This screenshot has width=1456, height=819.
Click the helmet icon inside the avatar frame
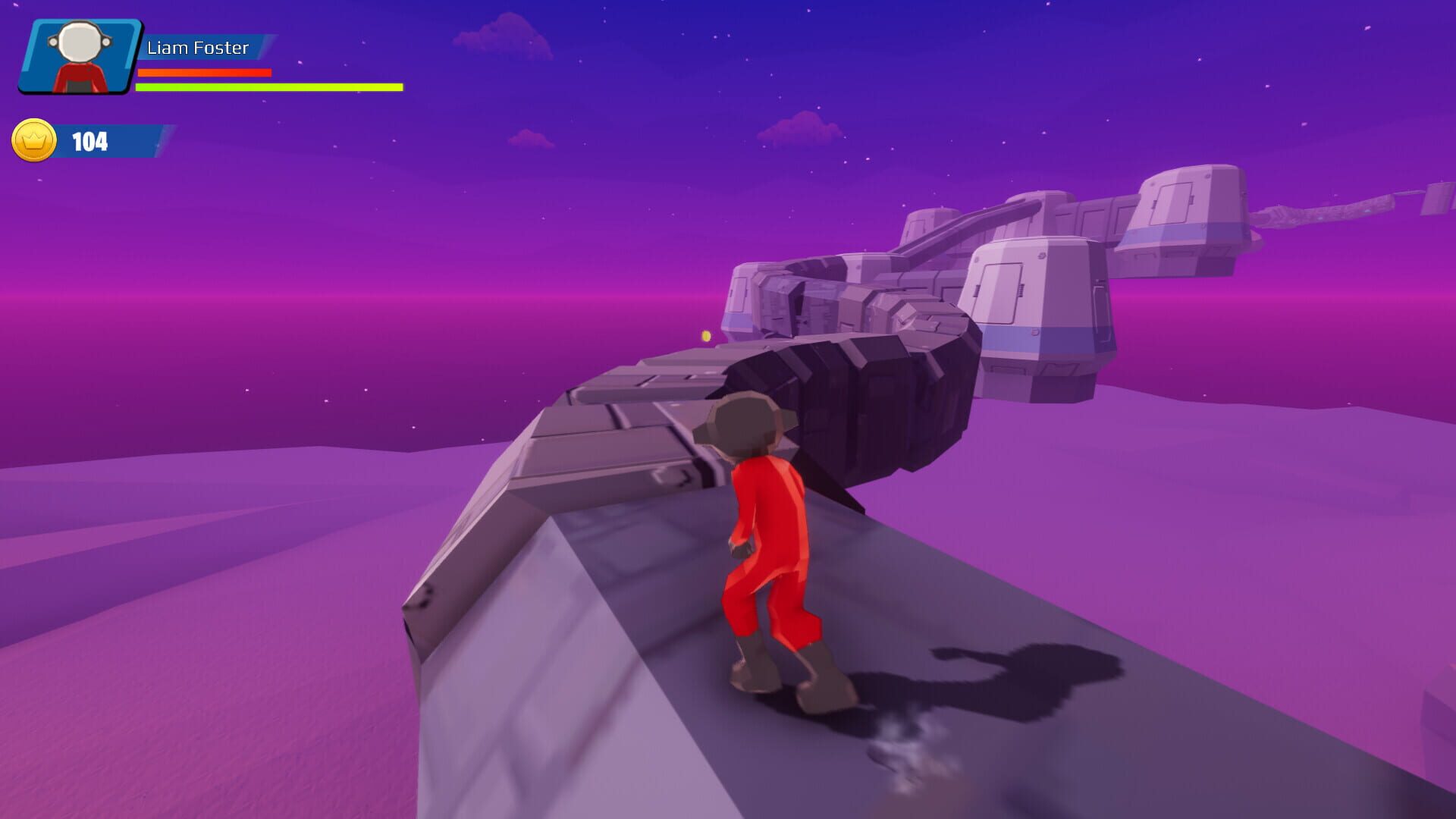coord(81,42)
